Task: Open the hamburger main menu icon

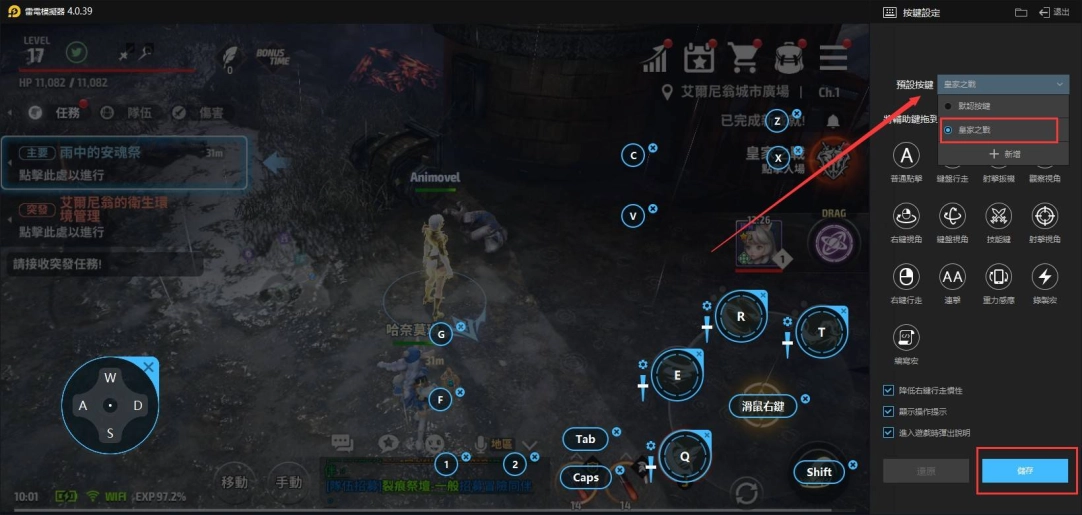Action: (833, 57)
